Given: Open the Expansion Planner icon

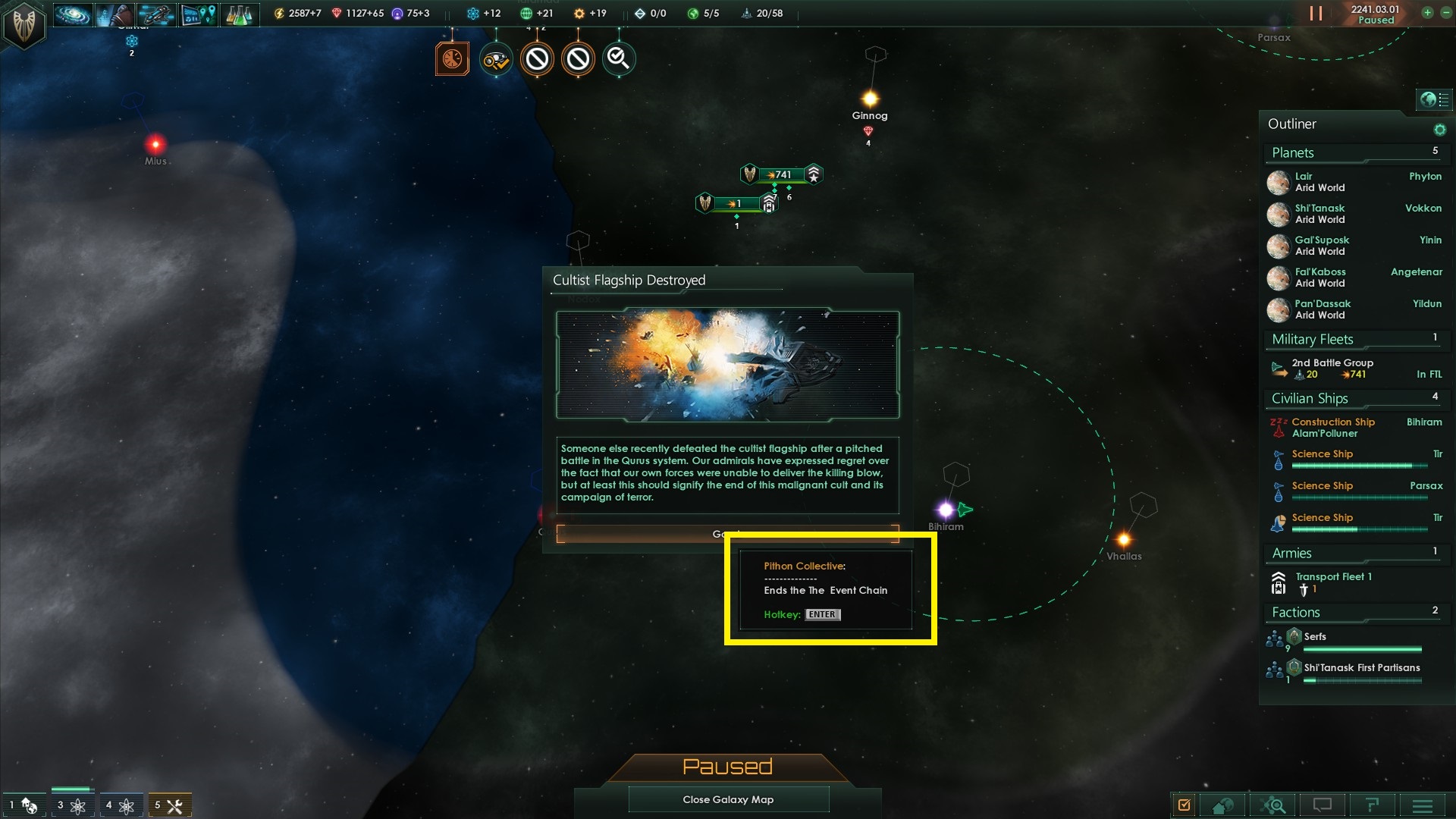Looking at the screenshot, I should (x=199, y=14).
